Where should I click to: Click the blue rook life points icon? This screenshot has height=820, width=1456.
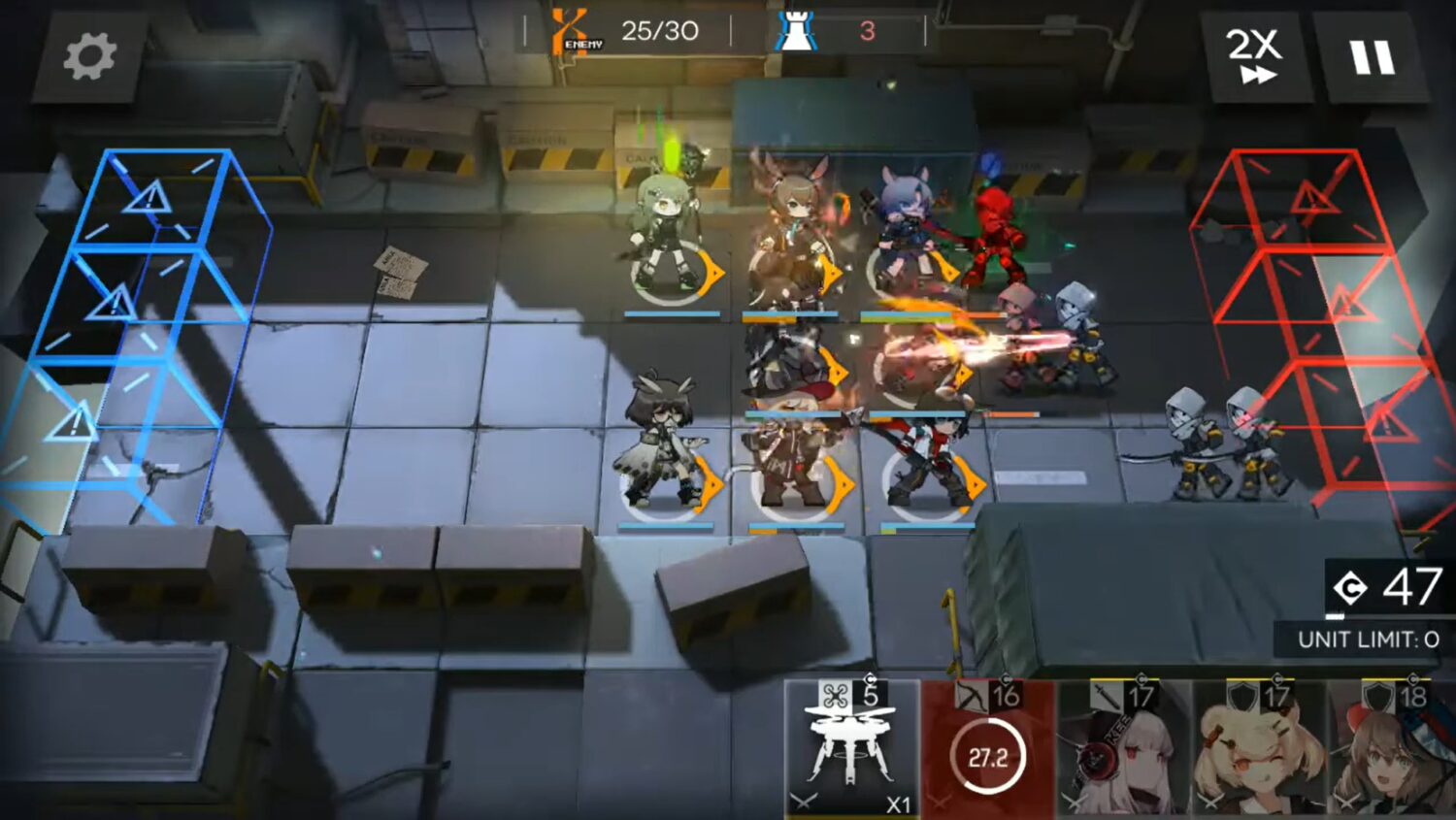[794, 28]
